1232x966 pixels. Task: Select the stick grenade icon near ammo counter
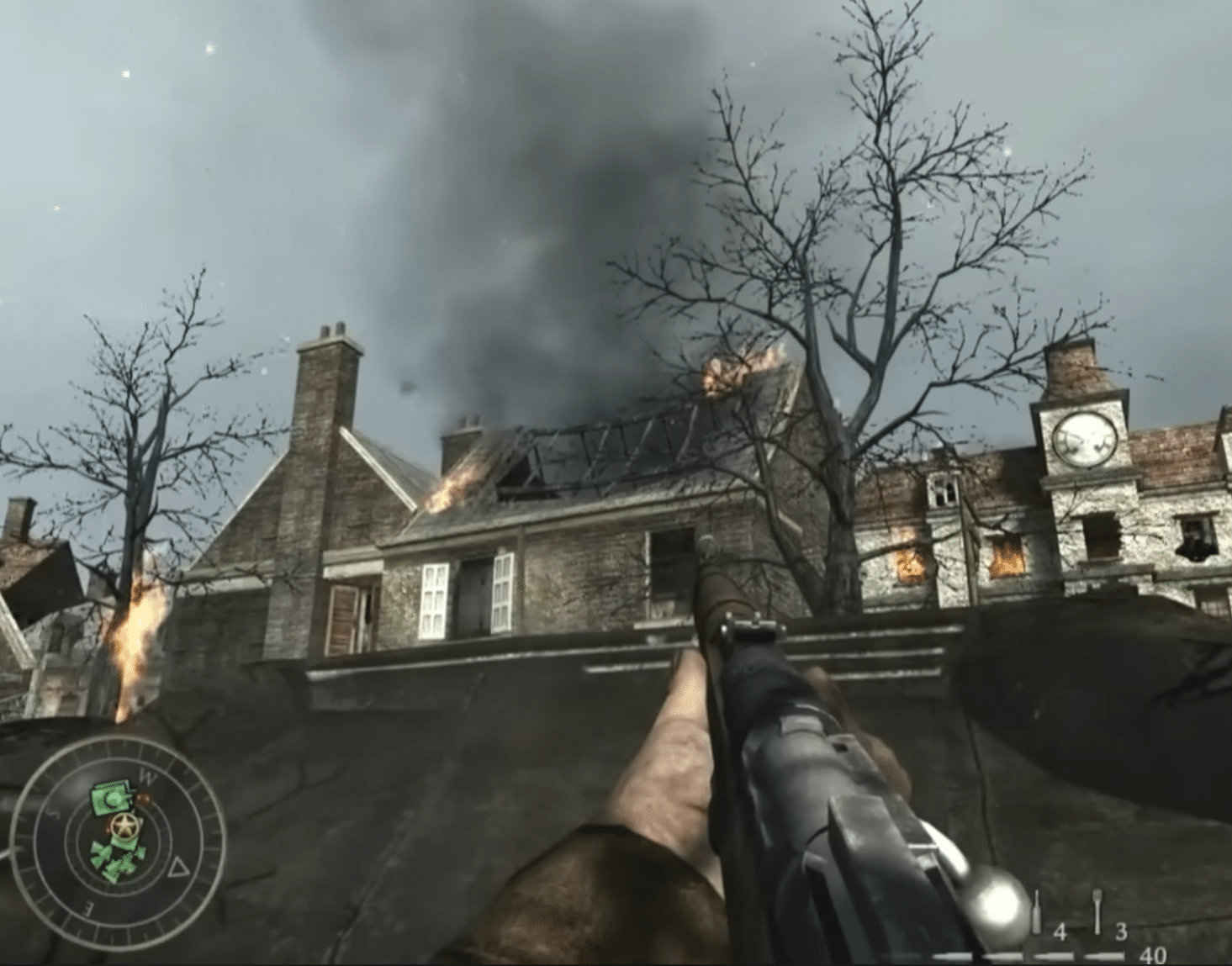1037,912
